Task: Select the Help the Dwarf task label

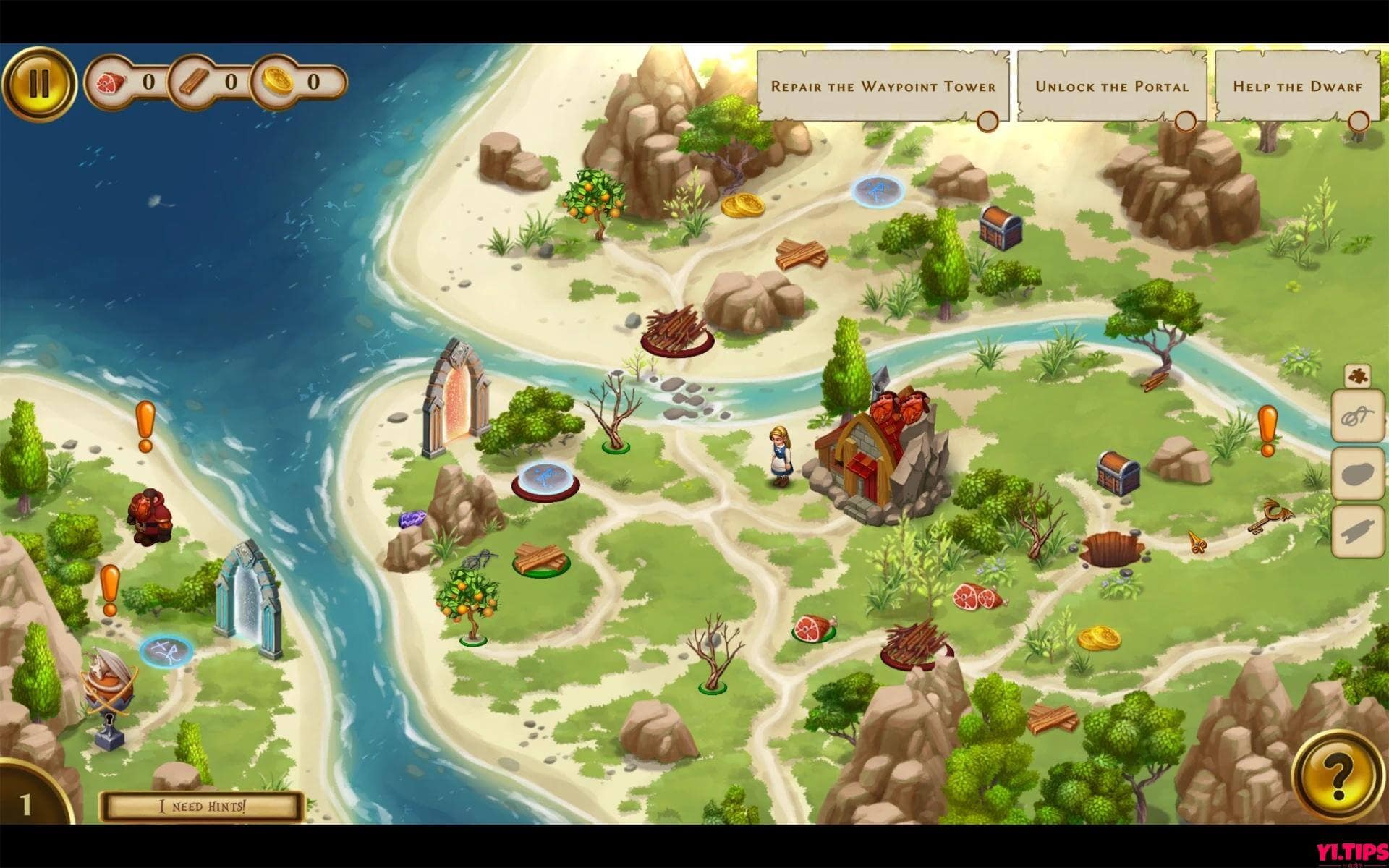Action: click(1297, 85)
